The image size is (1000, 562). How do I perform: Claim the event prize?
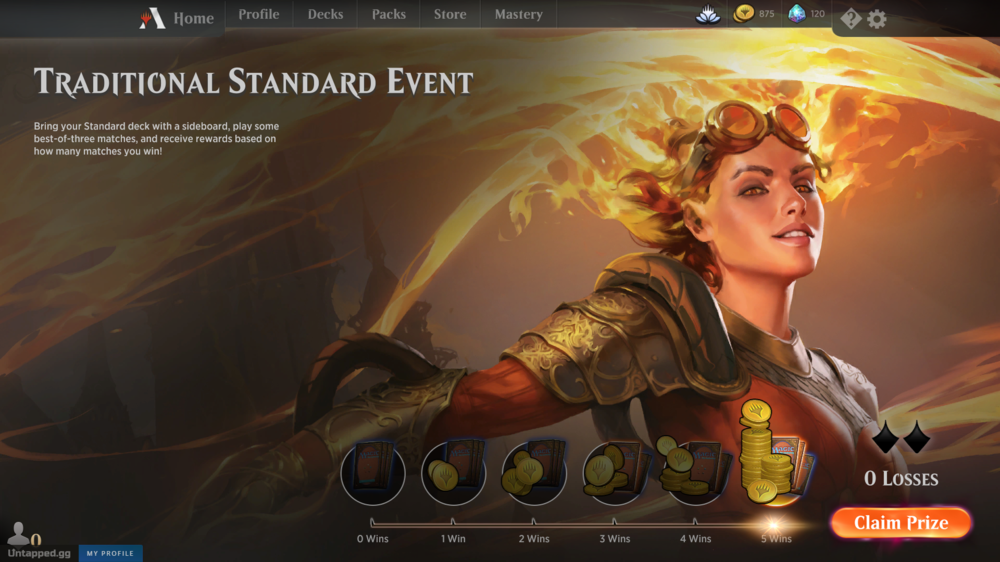[900, 523]
